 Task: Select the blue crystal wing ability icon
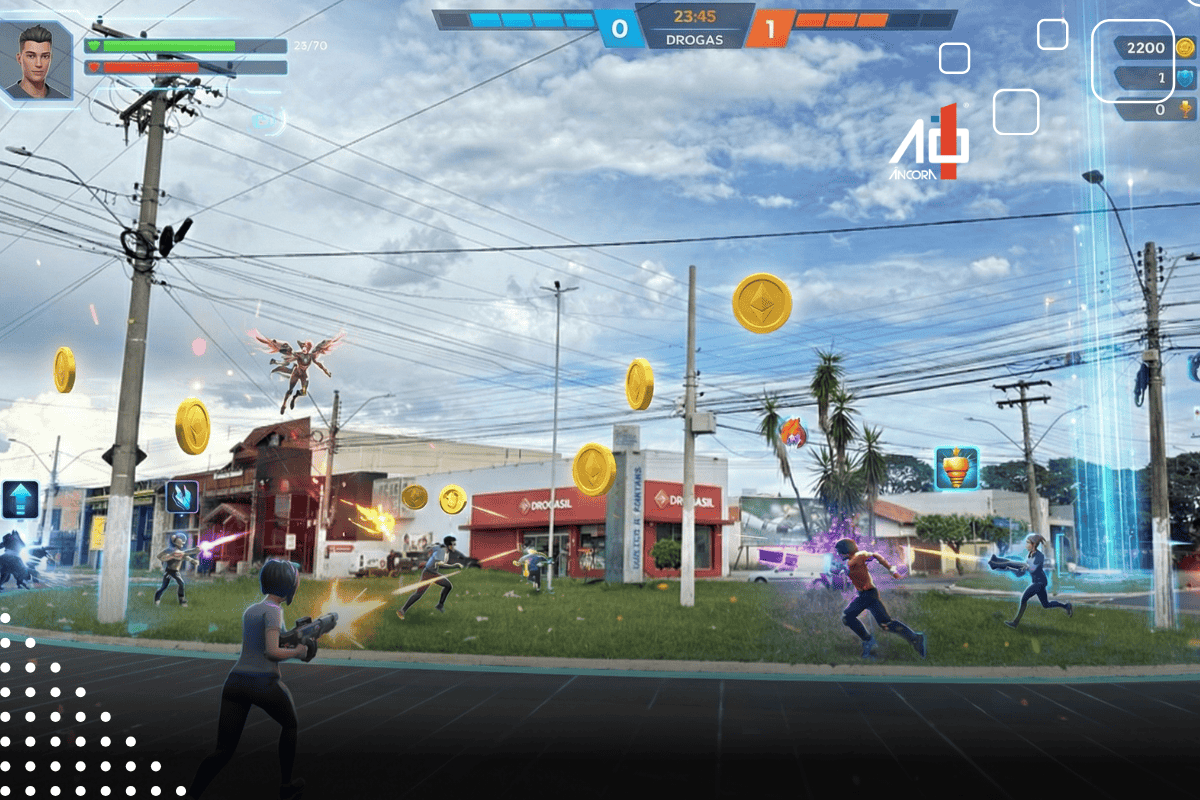coord(181,496)
